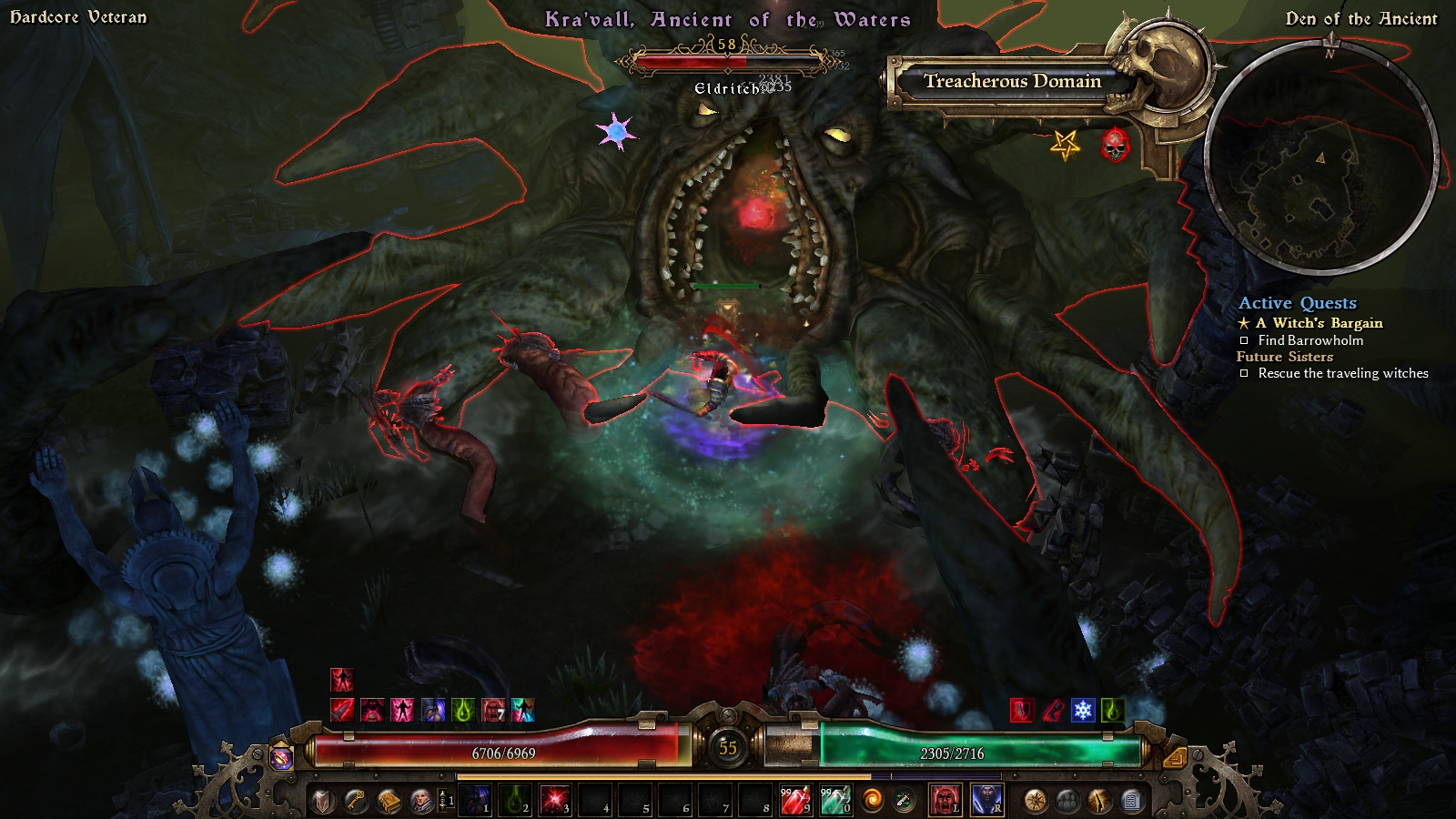The height and width of the screenshot is (819, 1456).
Task: Select the red screaming face left-click skill
Action: 945,800
